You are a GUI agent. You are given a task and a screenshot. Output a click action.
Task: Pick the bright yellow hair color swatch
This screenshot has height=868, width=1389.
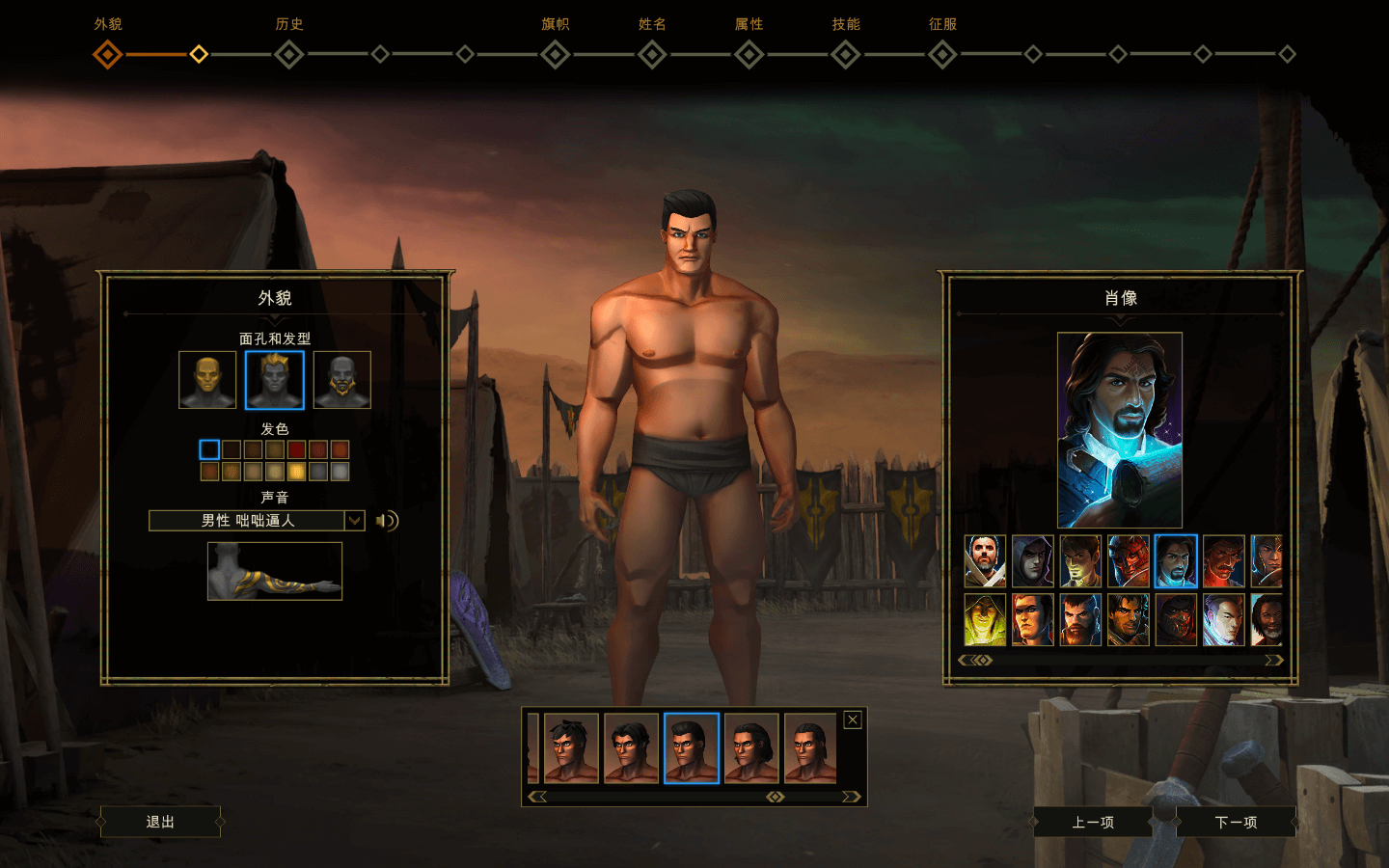[x=296, y=472]
